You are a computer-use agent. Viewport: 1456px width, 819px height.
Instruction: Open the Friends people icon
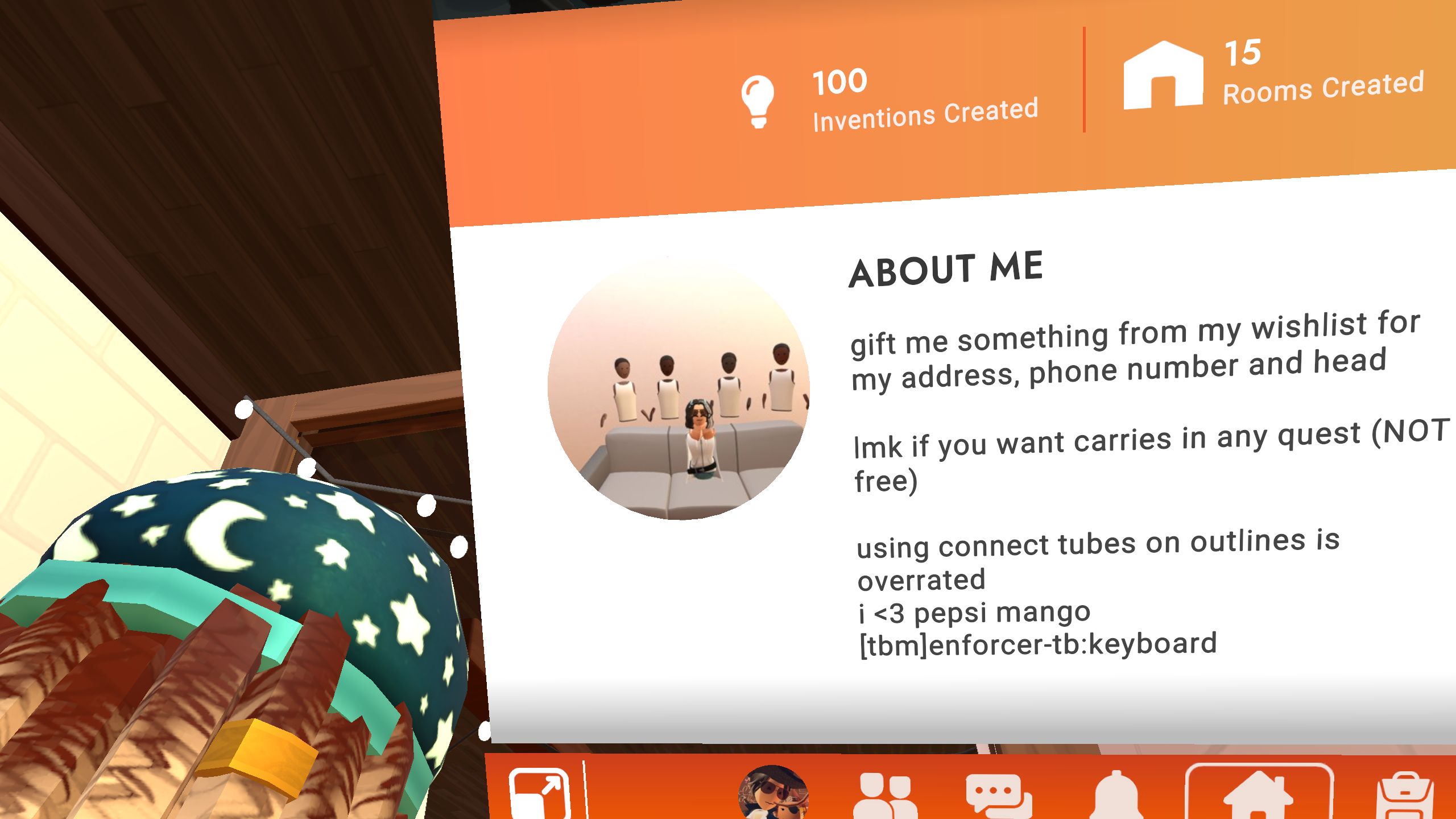click(x=884, y=796)
